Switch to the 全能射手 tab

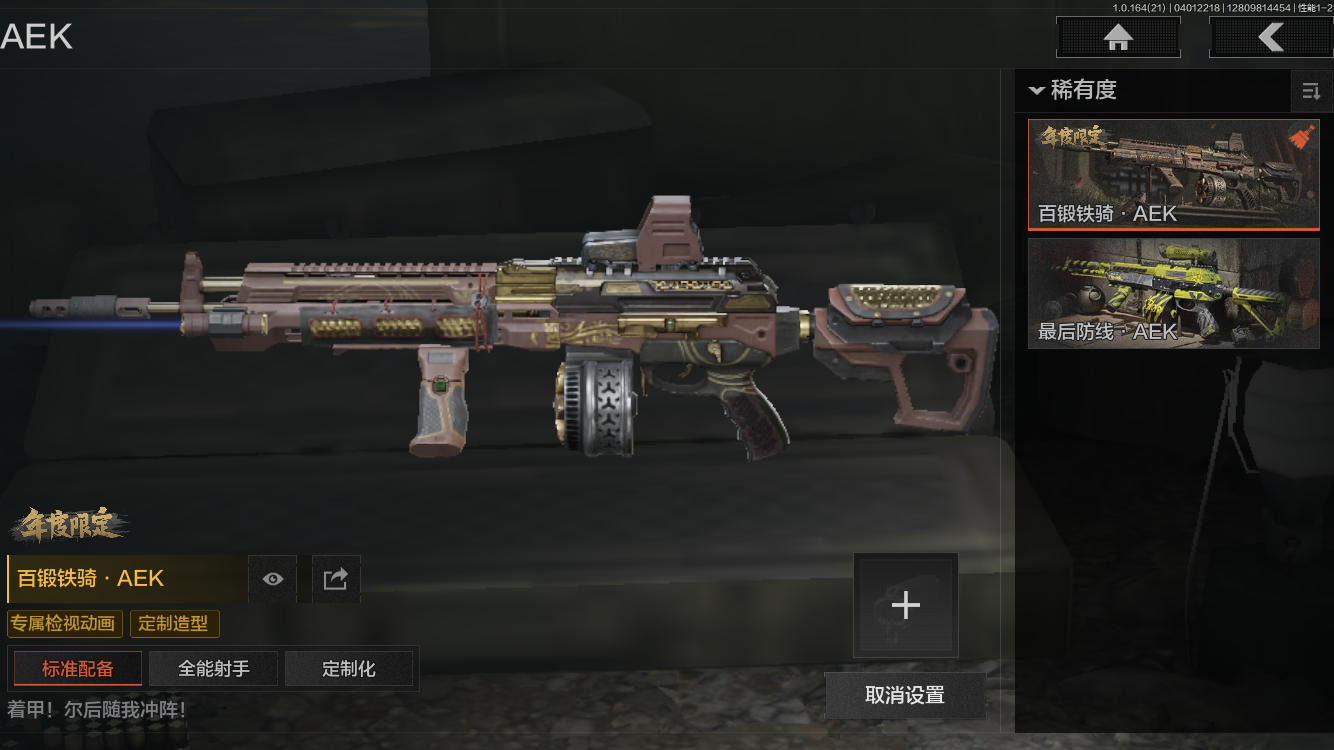214,669
